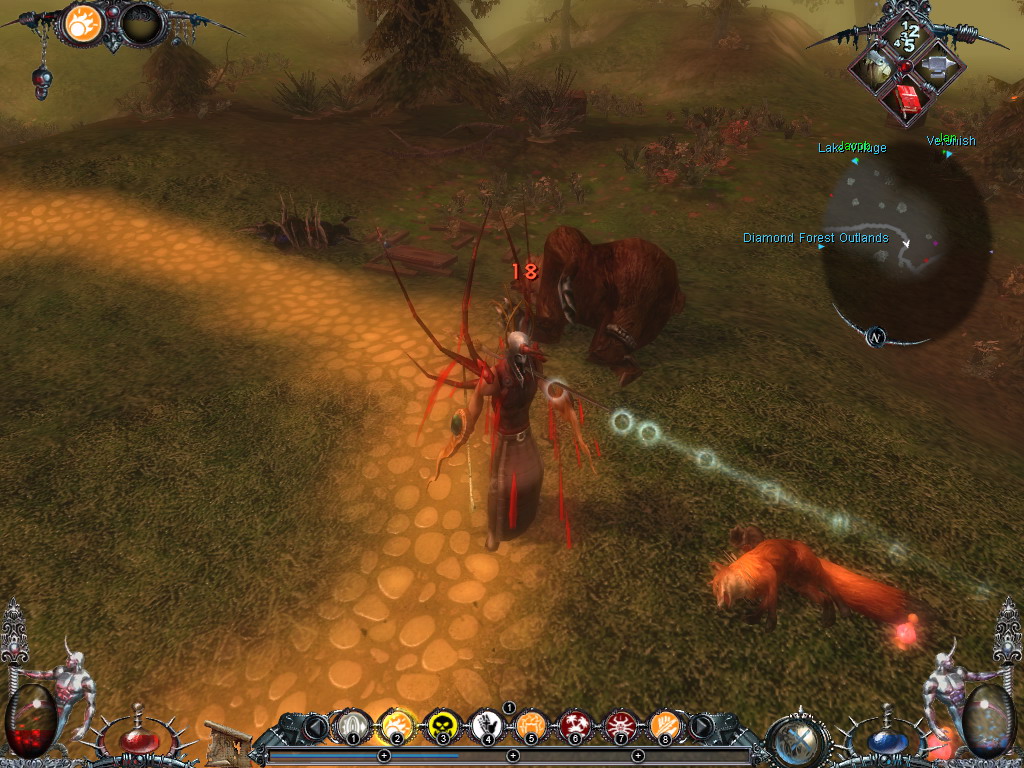The height and width of the screenshot is (768, 1024).
Task: Select the orange fireball primary attack orb
Action: (84, 24)
